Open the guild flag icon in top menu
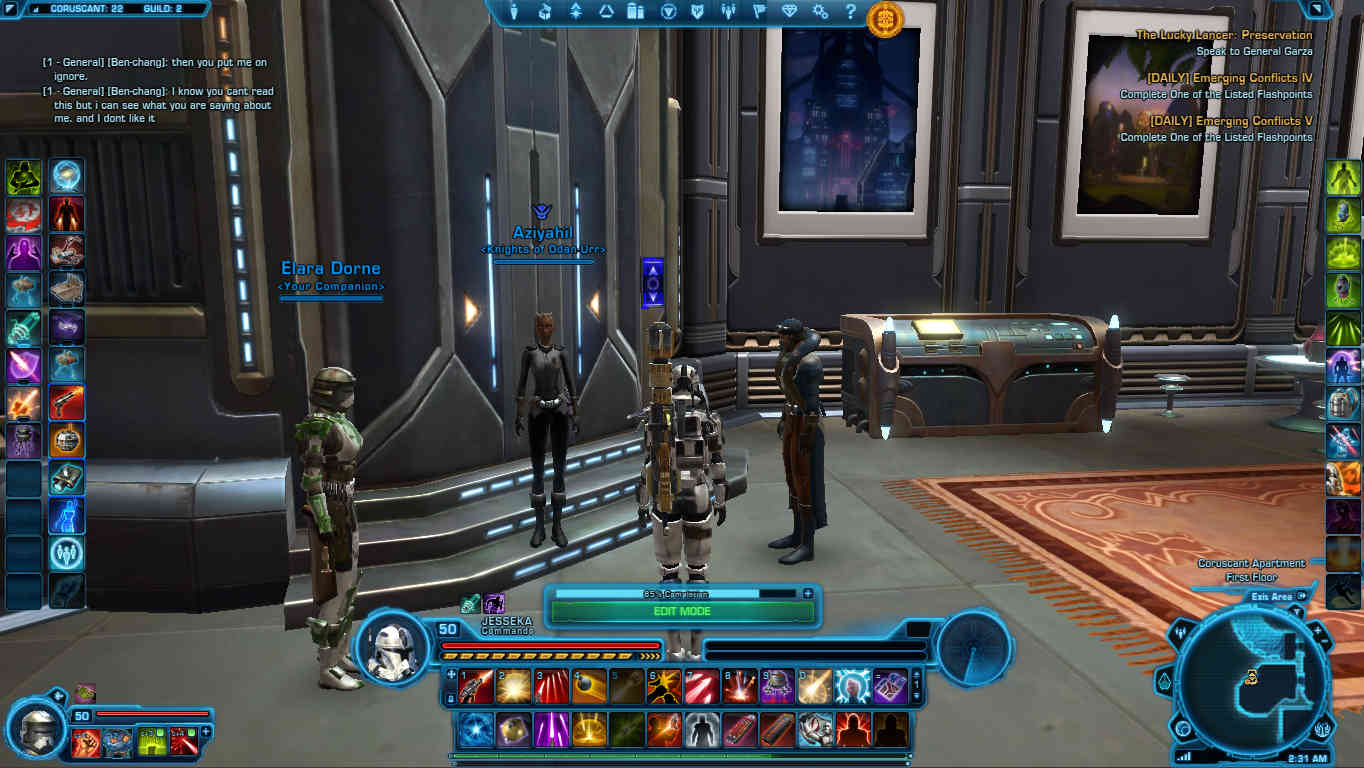The image size is (1364, 768). (x=759, y=12)
